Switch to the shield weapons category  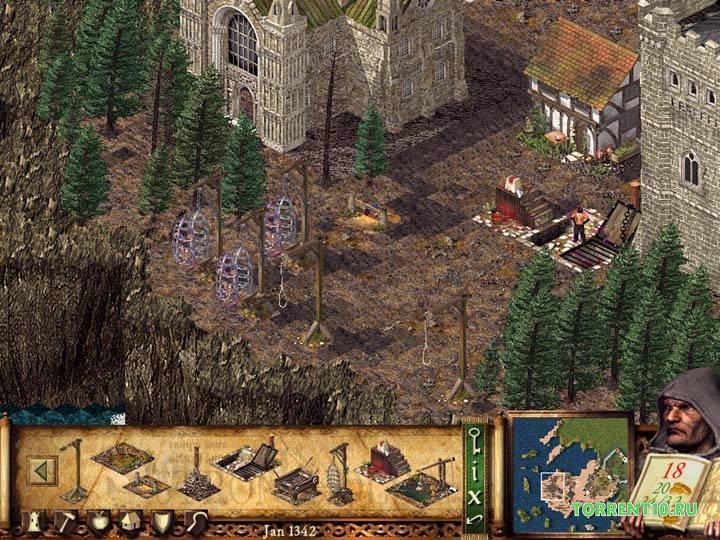coord(162,520)
